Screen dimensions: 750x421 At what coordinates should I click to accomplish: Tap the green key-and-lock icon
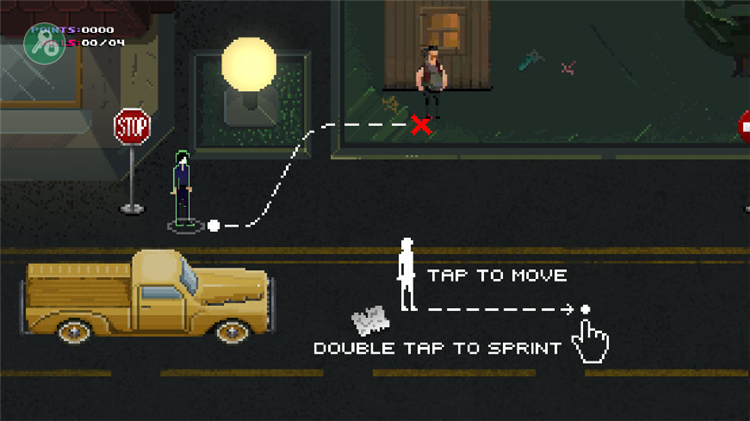click(43, 43)
